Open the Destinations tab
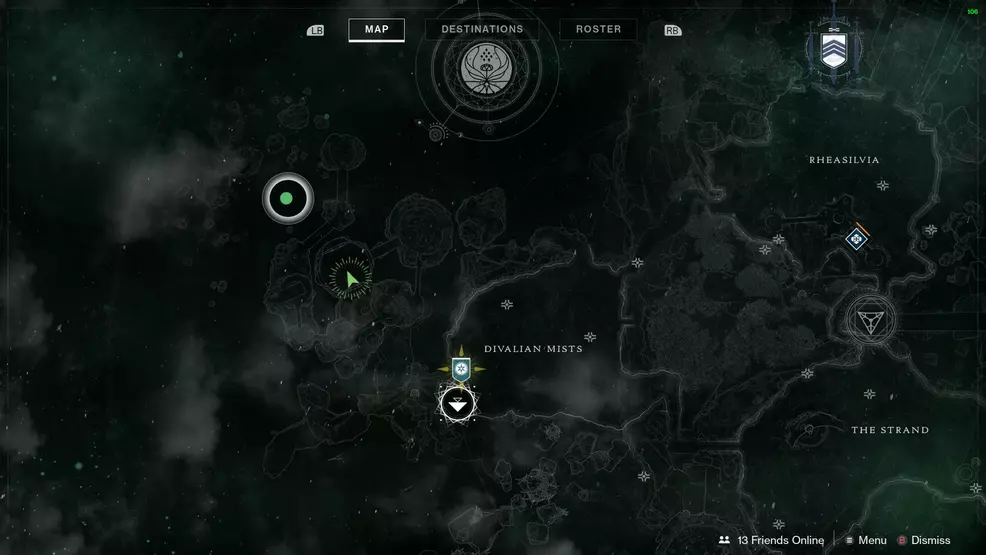 pyautogui.click(x=482, y=29)
